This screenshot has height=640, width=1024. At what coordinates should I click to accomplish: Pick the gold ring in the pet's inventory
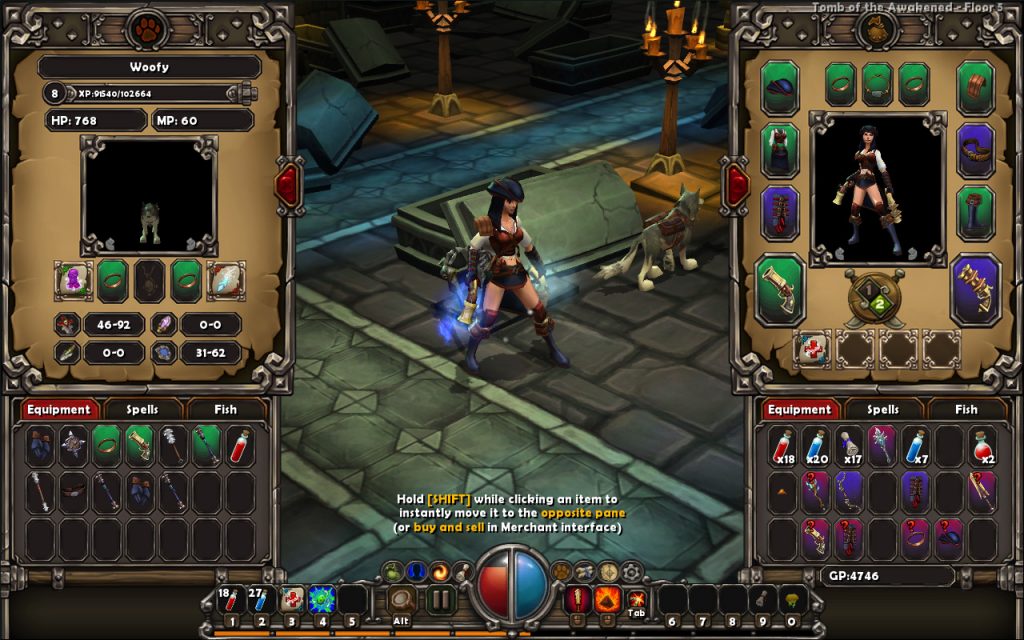pos(107,445)
